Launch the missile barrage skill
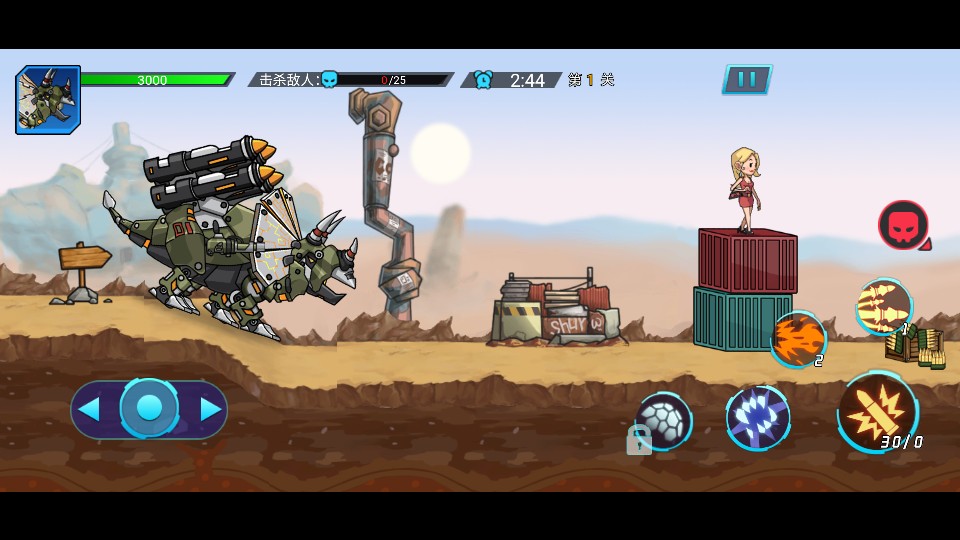 pos(884,306)
